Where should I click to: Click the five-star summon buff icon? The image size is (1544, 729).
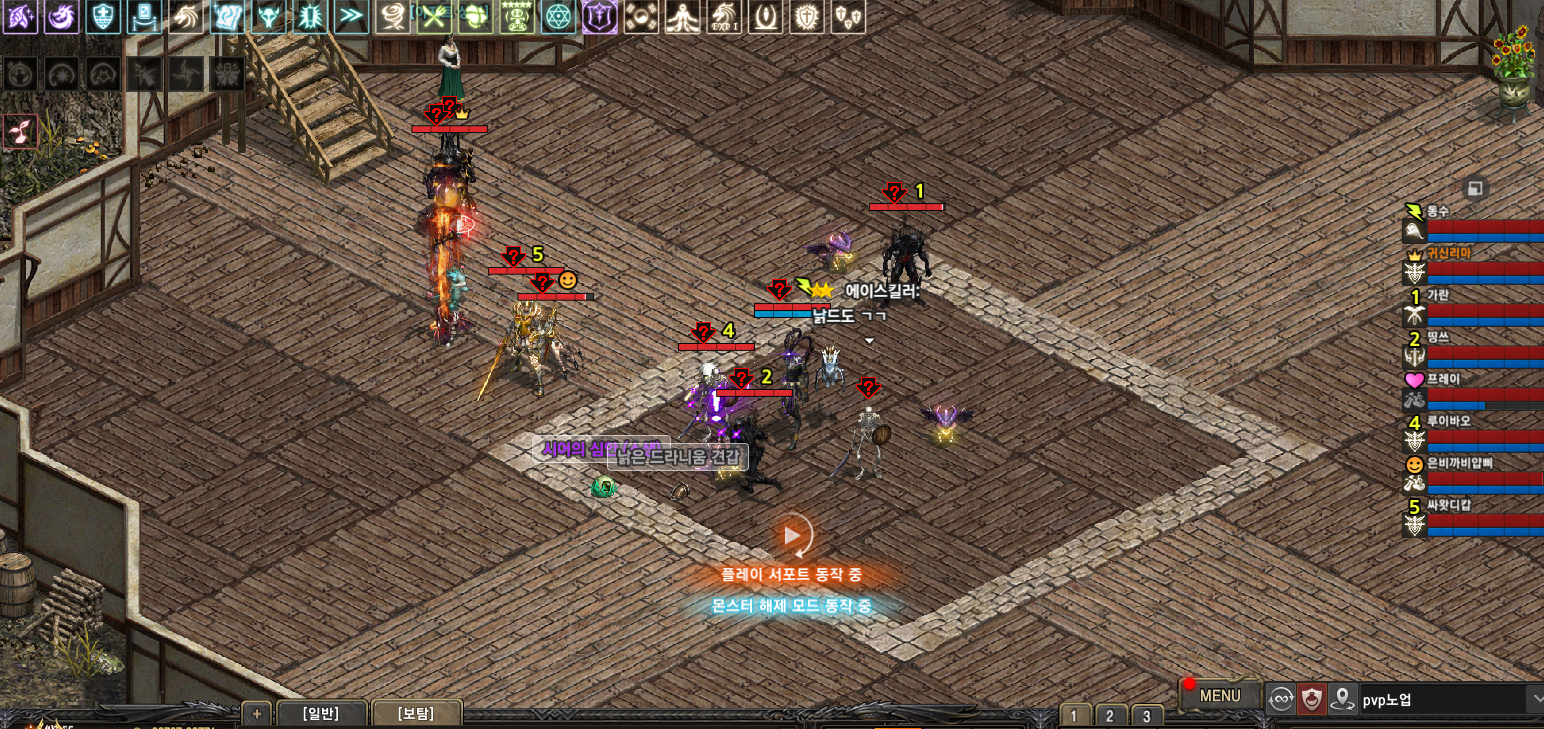click(519, 17)
